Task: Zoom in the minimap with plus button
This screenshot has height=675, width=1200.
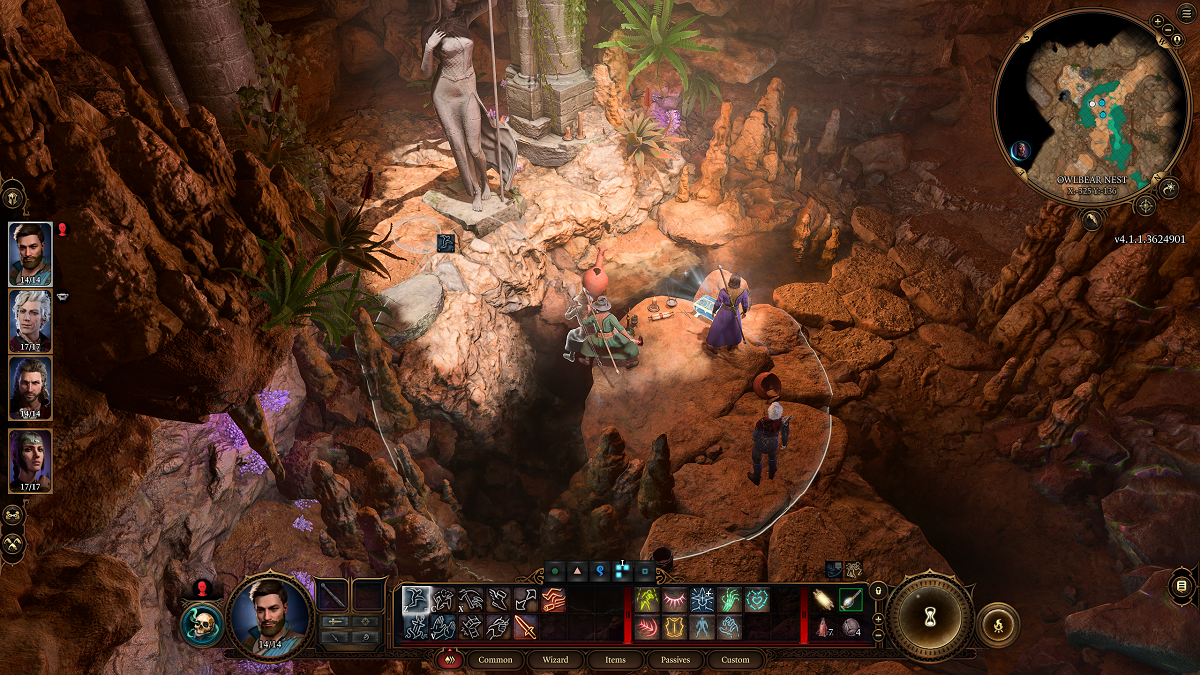Action: click(1157, 21)
